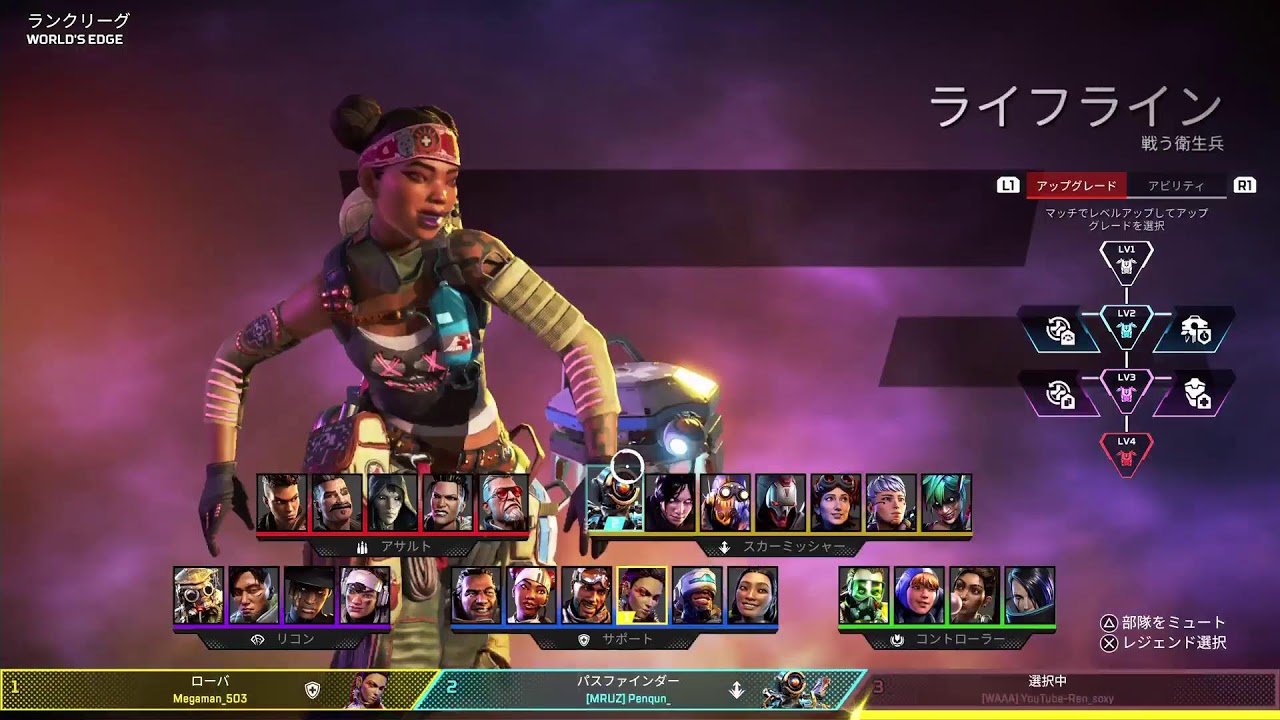
Task: Select the left LV2 upgrade perk node
Action: pos(1060,330)
